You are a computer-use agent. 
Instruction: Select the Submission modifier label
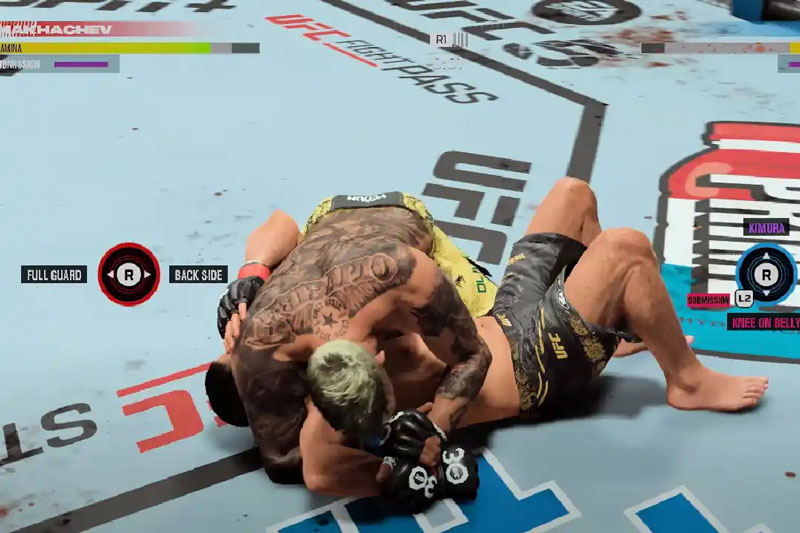[x=708, y=300]
